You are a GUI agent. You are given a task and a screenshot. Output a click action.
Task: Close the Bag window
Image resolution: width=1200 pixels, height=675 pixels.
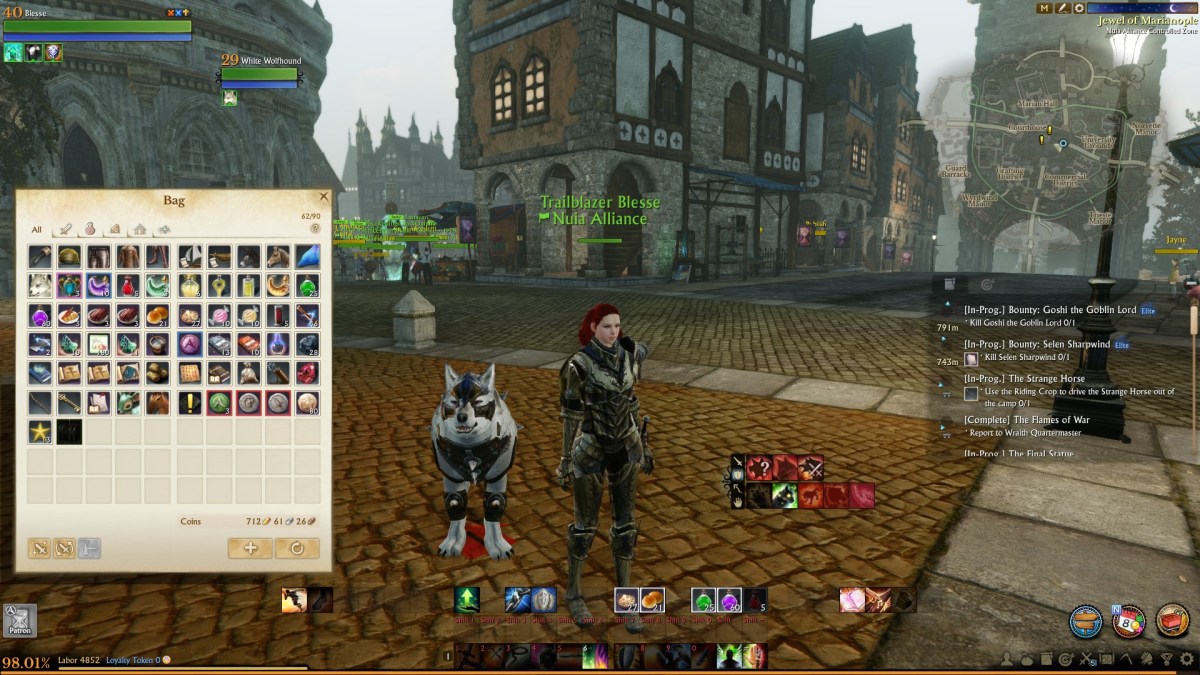click(x=323, y=198)
